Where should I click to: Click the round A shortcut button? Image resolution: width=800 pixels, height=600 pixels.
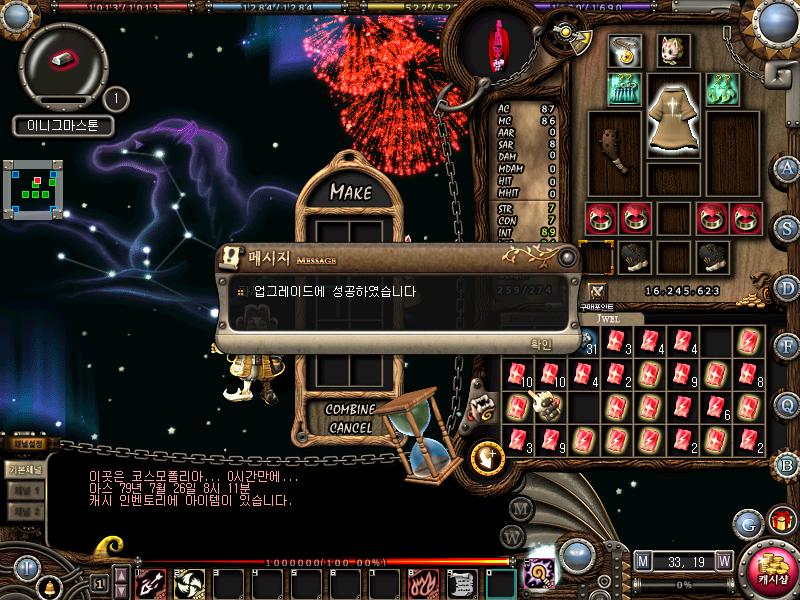788,167
